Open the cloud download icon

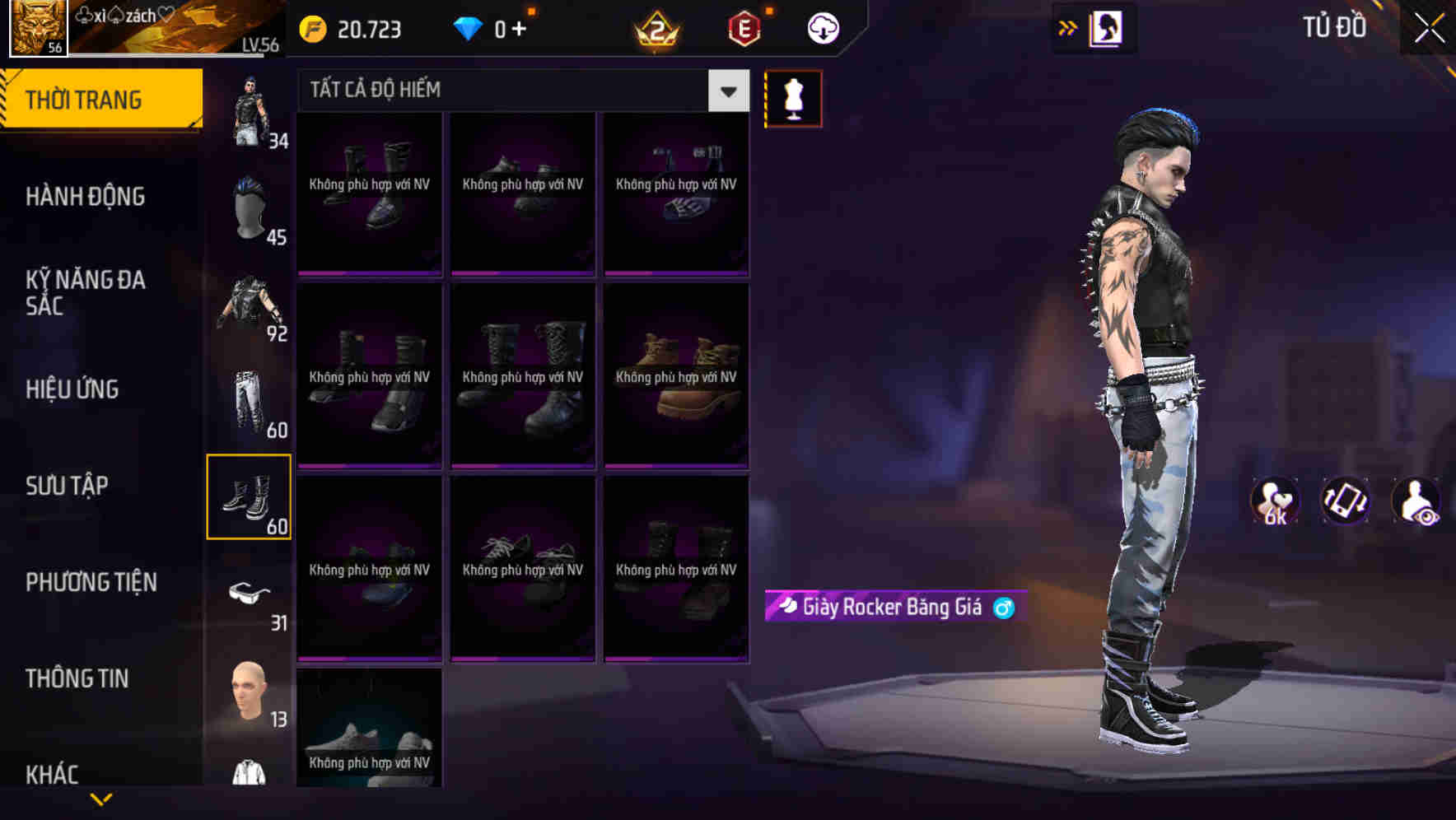823,27
